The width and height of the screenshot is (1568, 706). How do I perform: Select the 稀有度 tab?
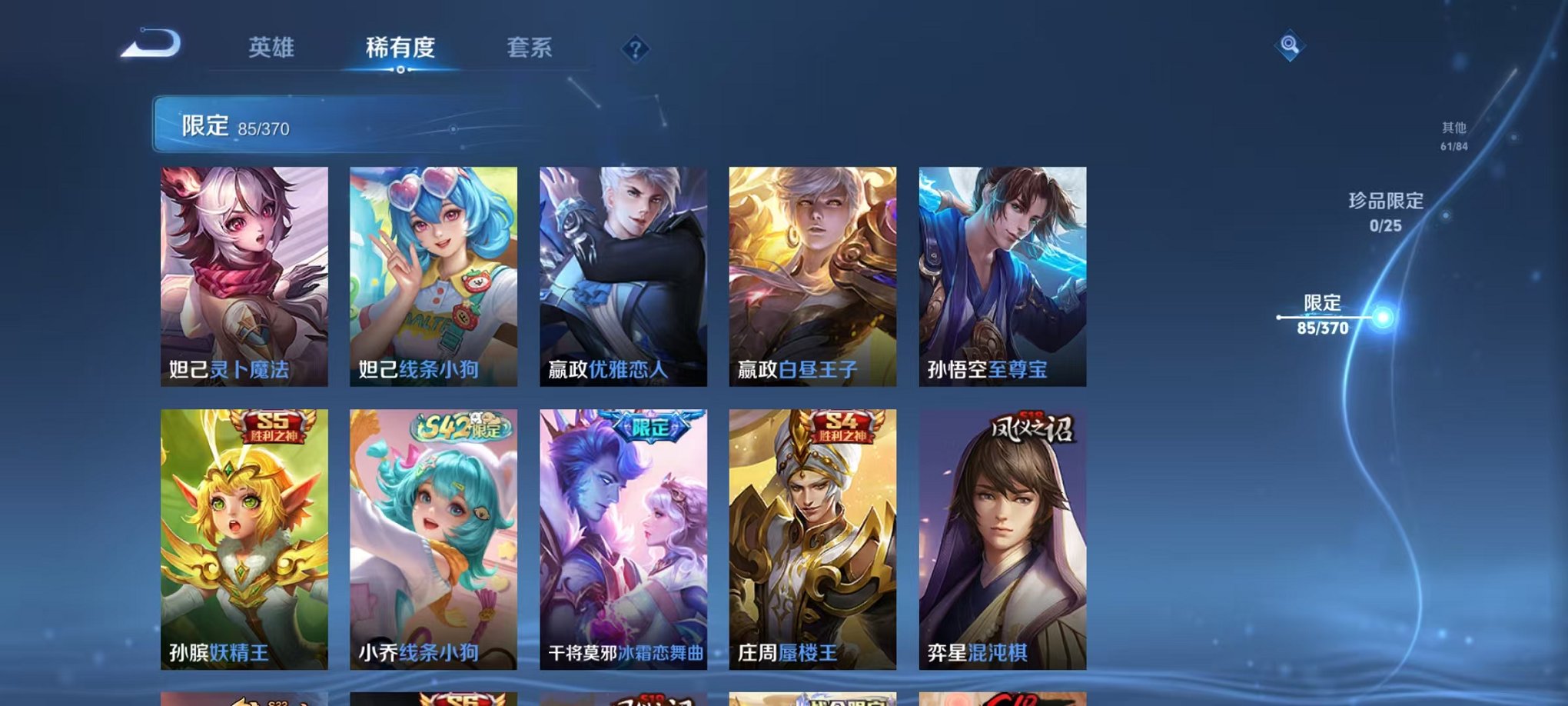(x=400, y=48)
